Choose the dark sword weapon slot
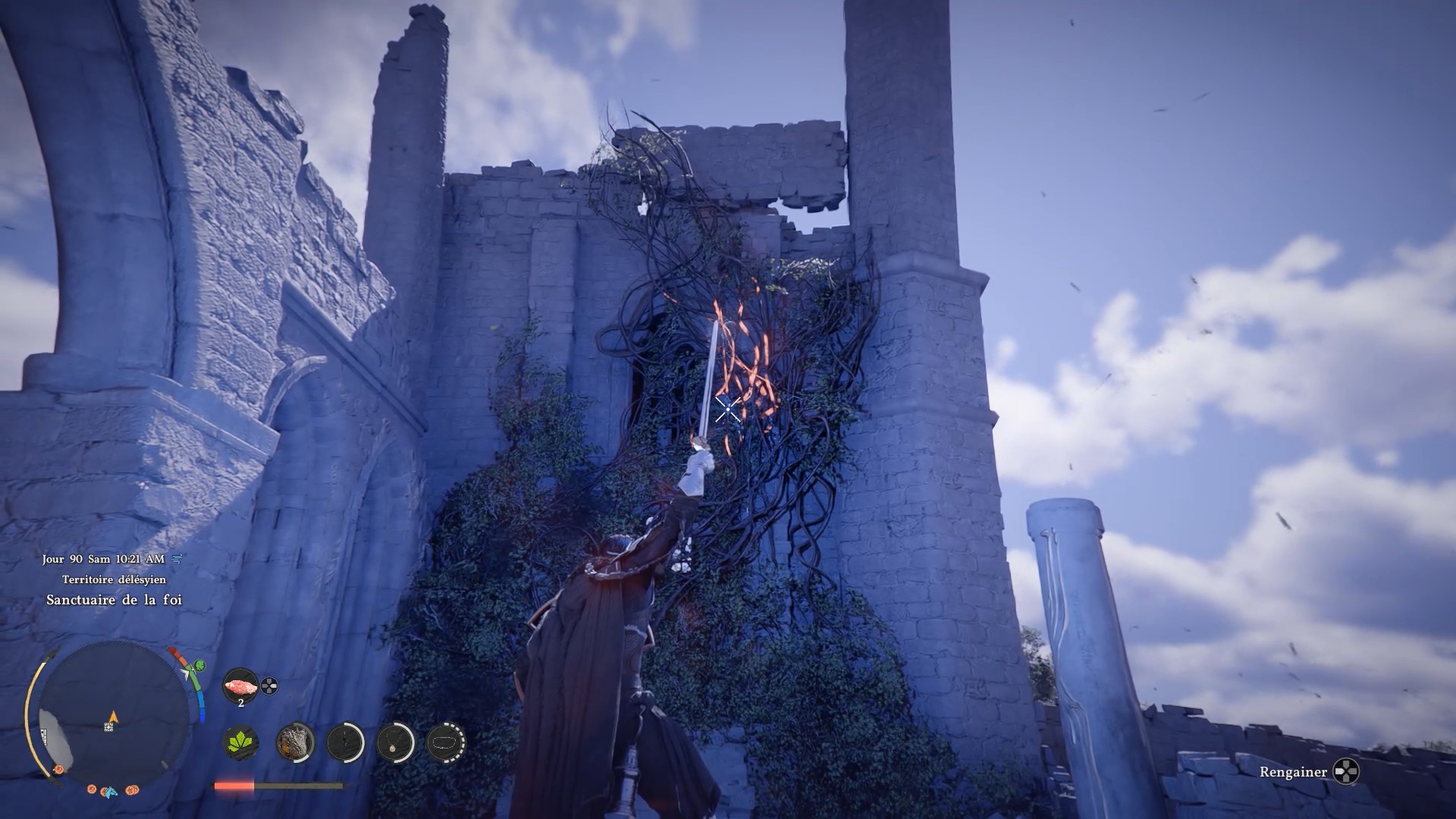 coord(346,742)
